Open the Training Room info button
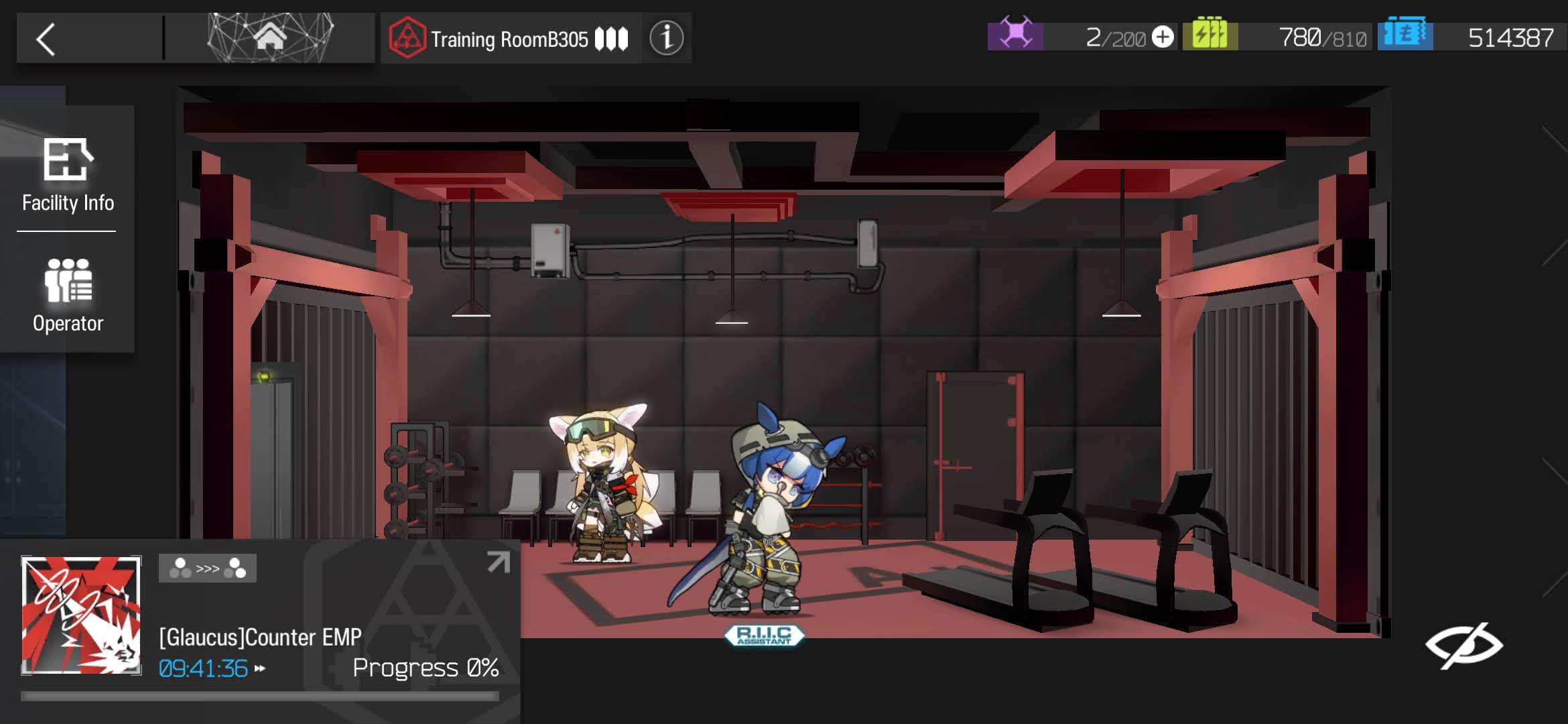The width and height of the screenshot is (1568, 724). tap(666, 38)
